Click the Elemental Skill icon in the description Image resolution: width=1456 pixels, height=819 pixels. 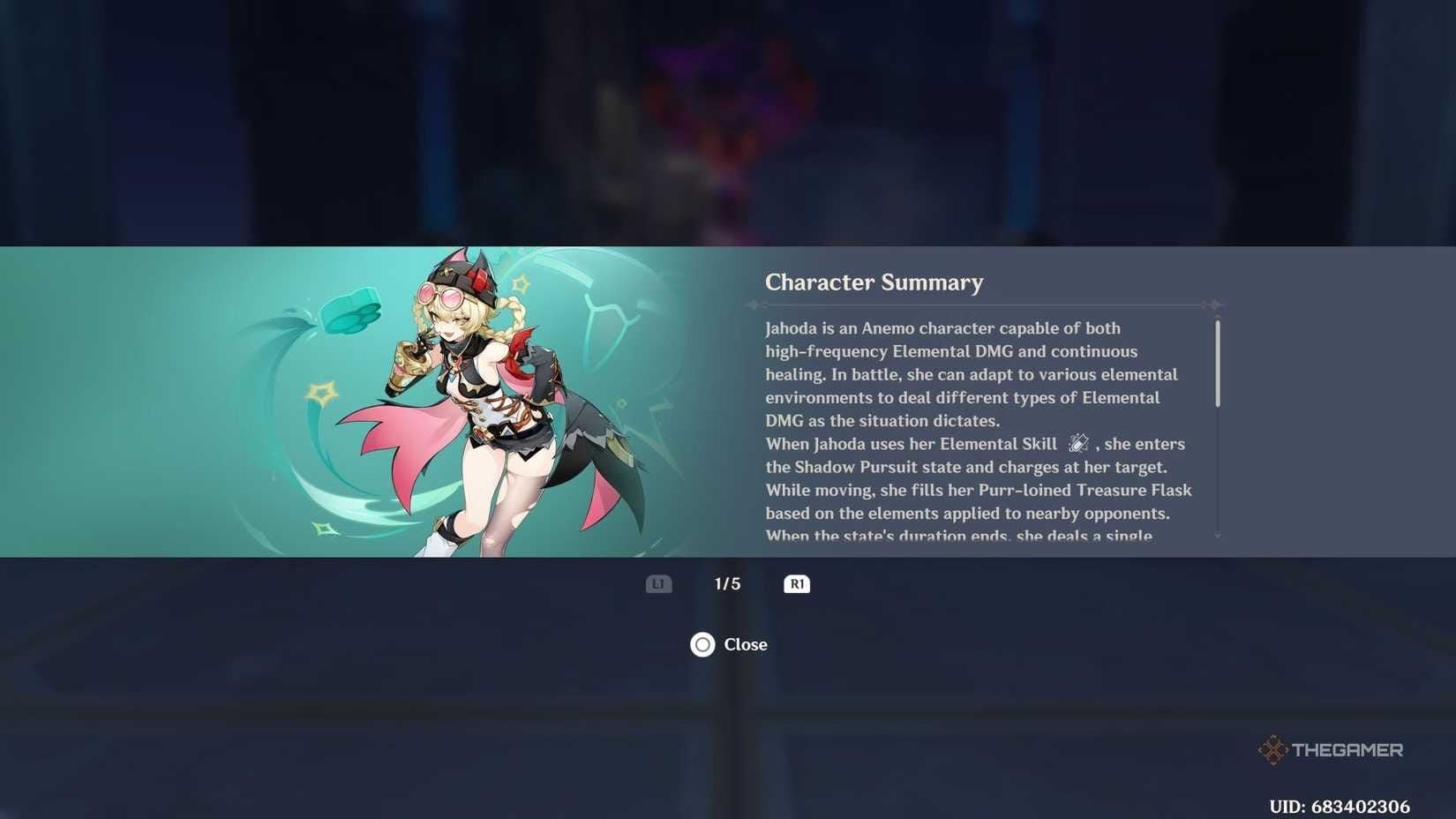point(1078,444)
